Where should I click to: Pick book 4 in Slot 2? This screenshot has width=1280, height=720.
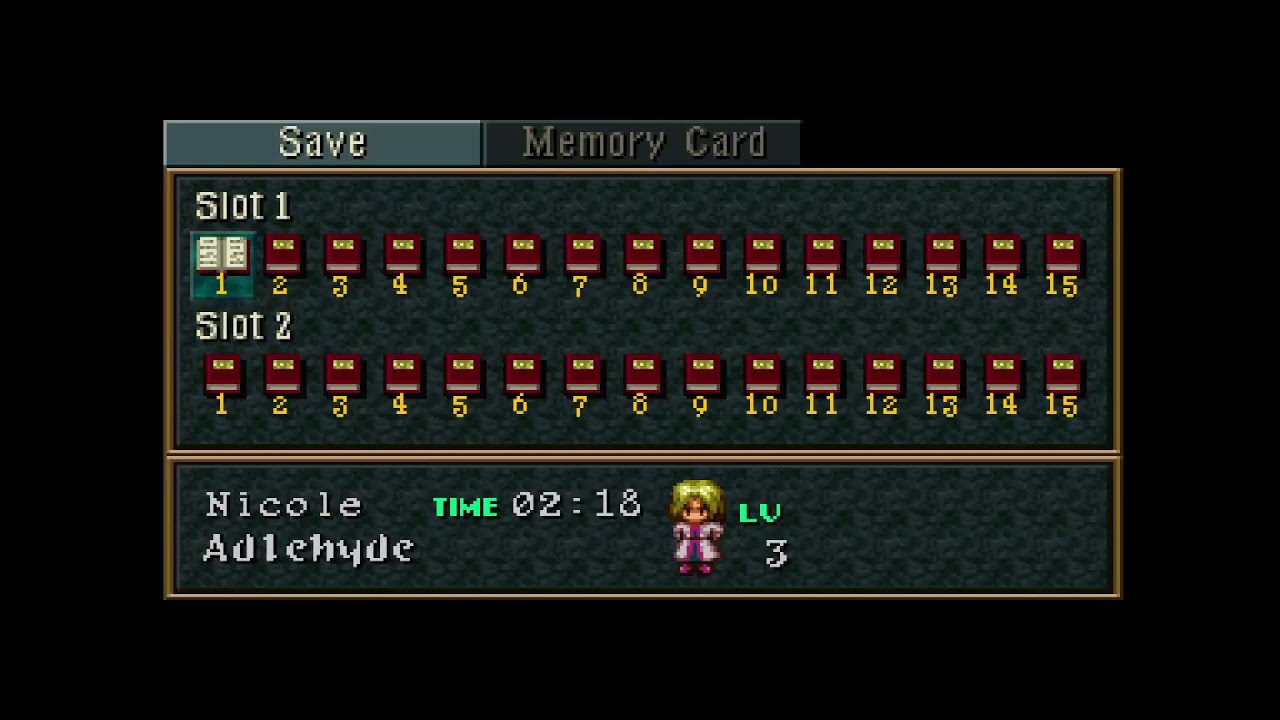(402, 375)
